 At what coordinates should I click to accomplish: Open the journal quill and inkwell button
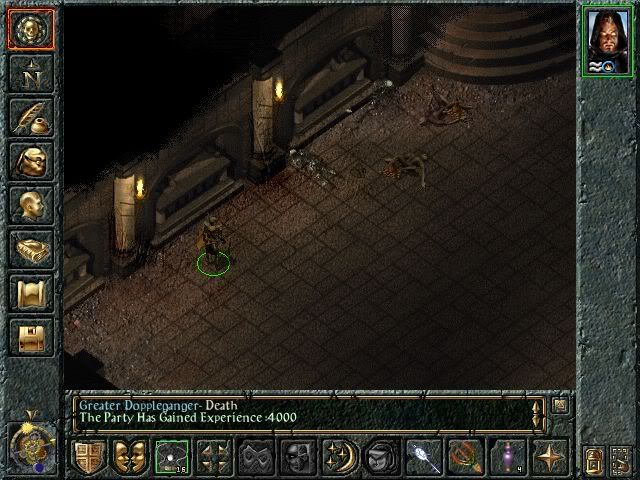30,117
